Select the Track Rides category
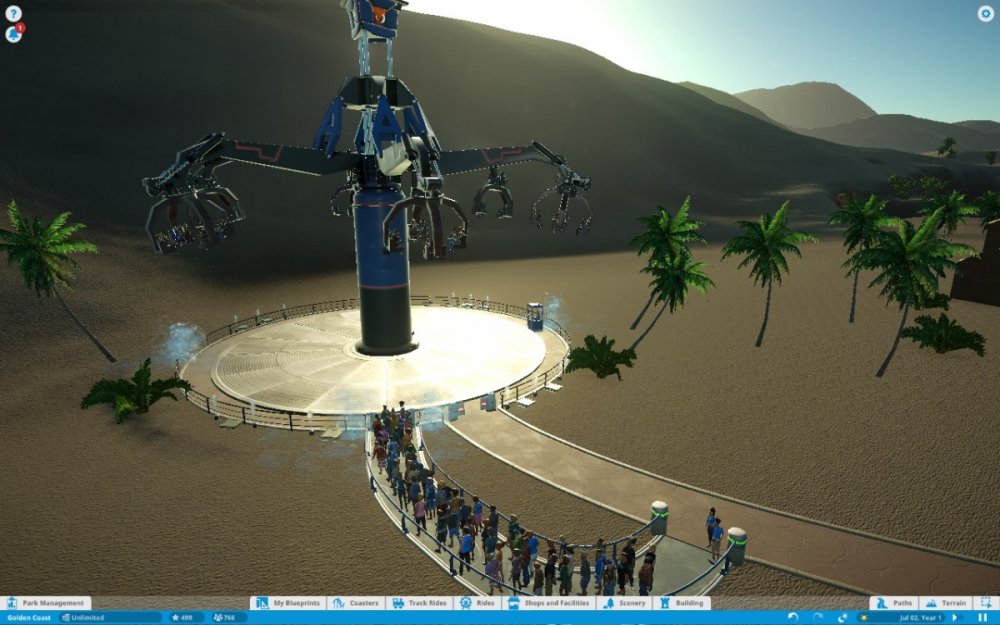The width and height of the screenshot is (1000, 625). tap(419, 603)
